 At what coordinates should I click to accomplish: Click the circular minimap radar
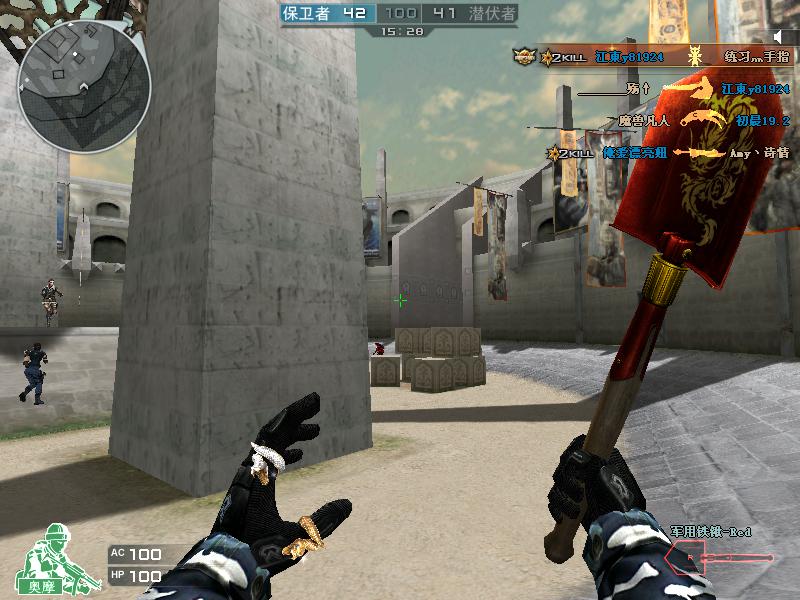tap(84, 86)
